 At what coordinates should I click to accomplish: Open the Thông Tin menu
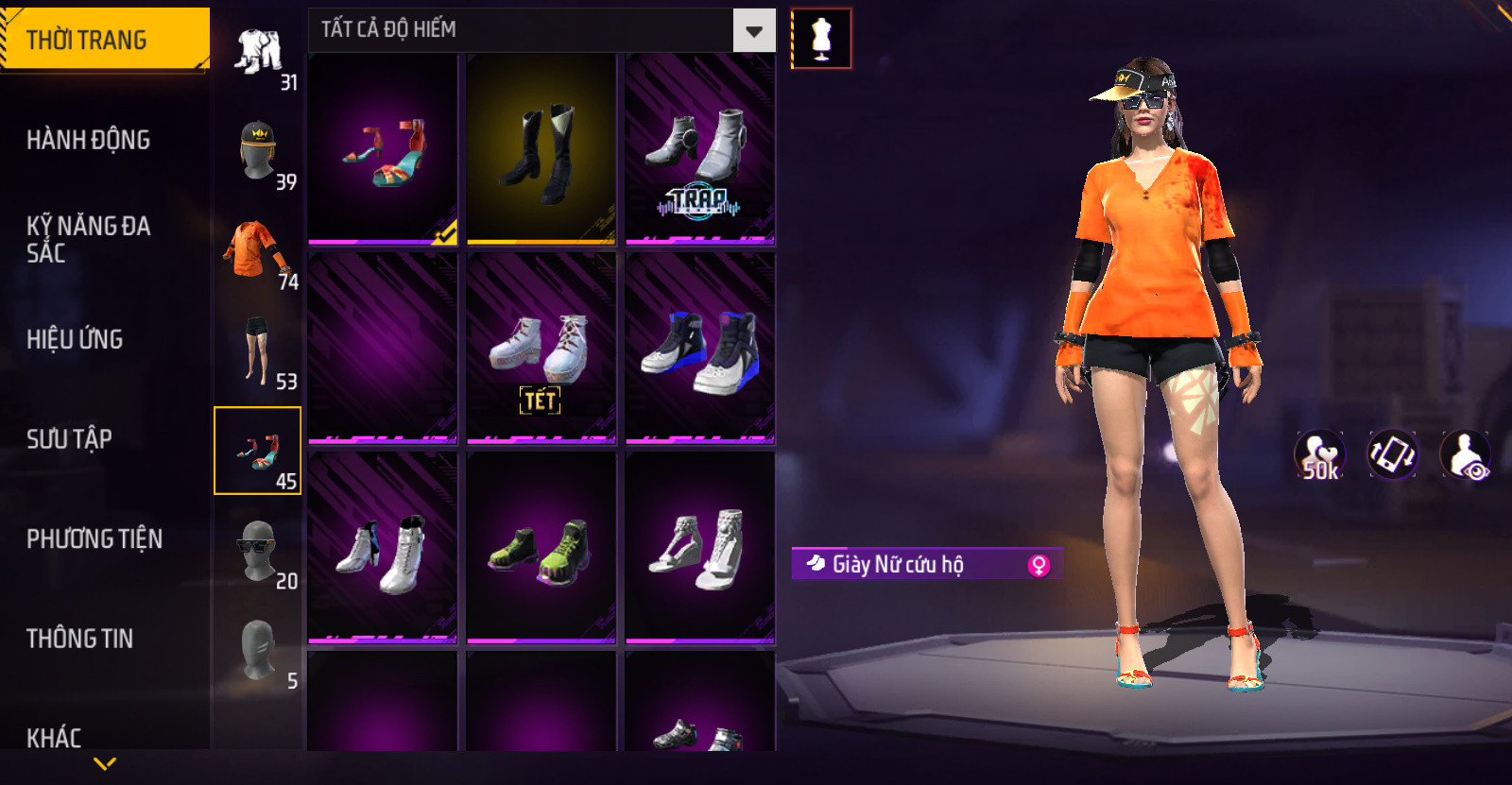pos(80,639)
